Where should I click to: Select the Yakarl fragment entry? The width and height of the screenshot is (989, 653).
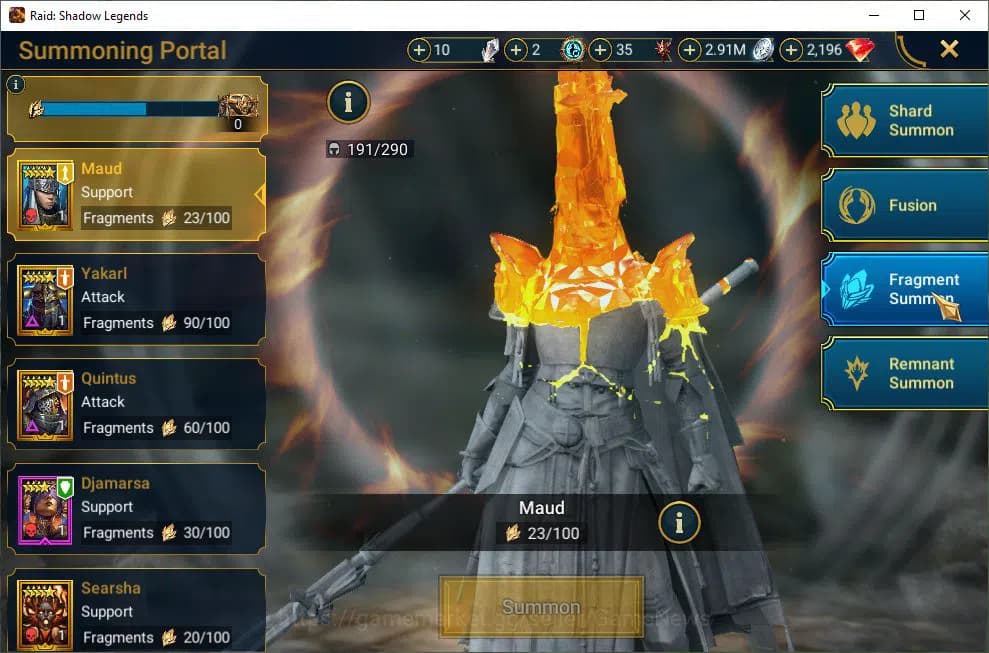pos(137,299)
